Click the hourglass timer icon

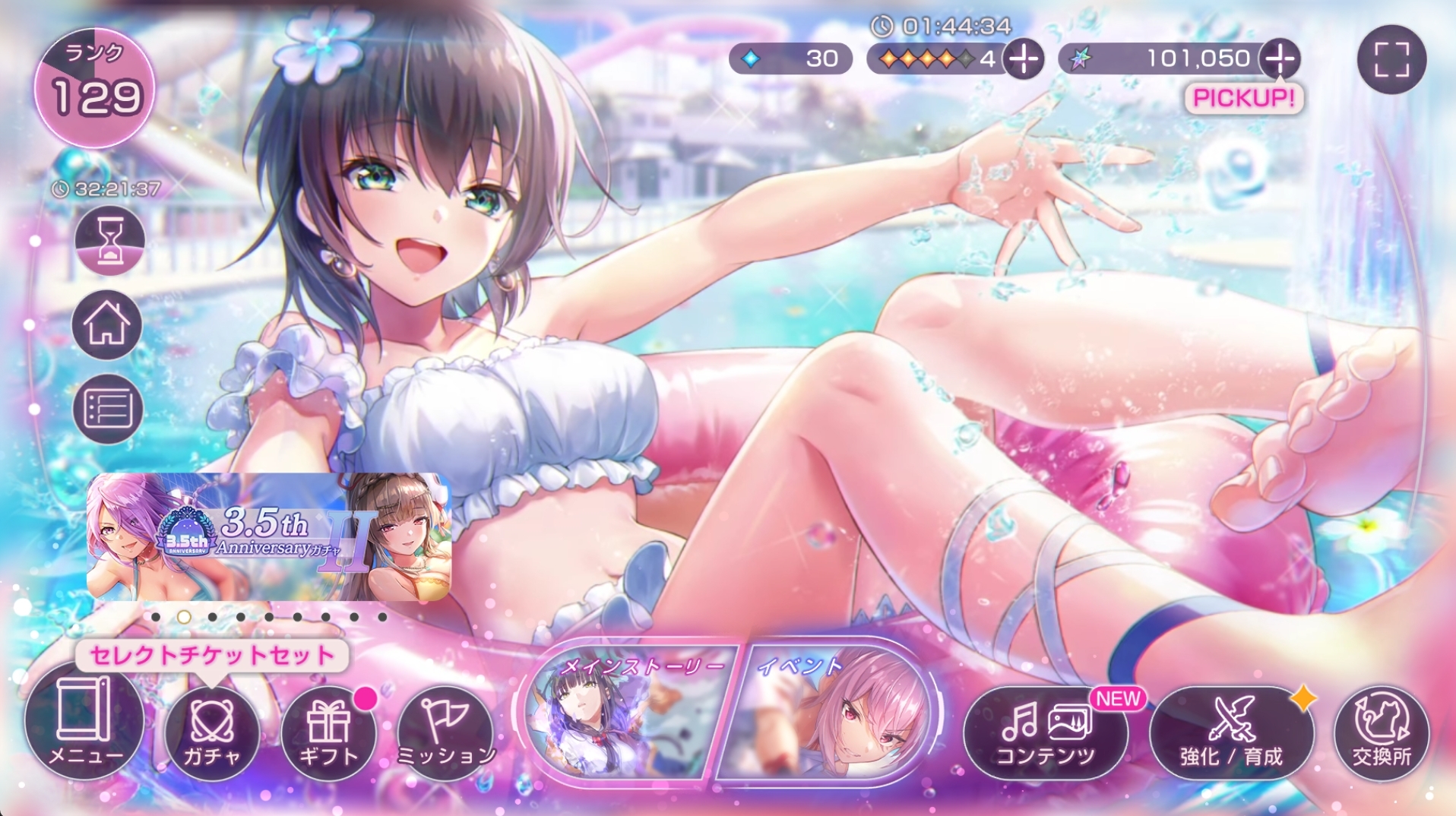click(109, 240)
